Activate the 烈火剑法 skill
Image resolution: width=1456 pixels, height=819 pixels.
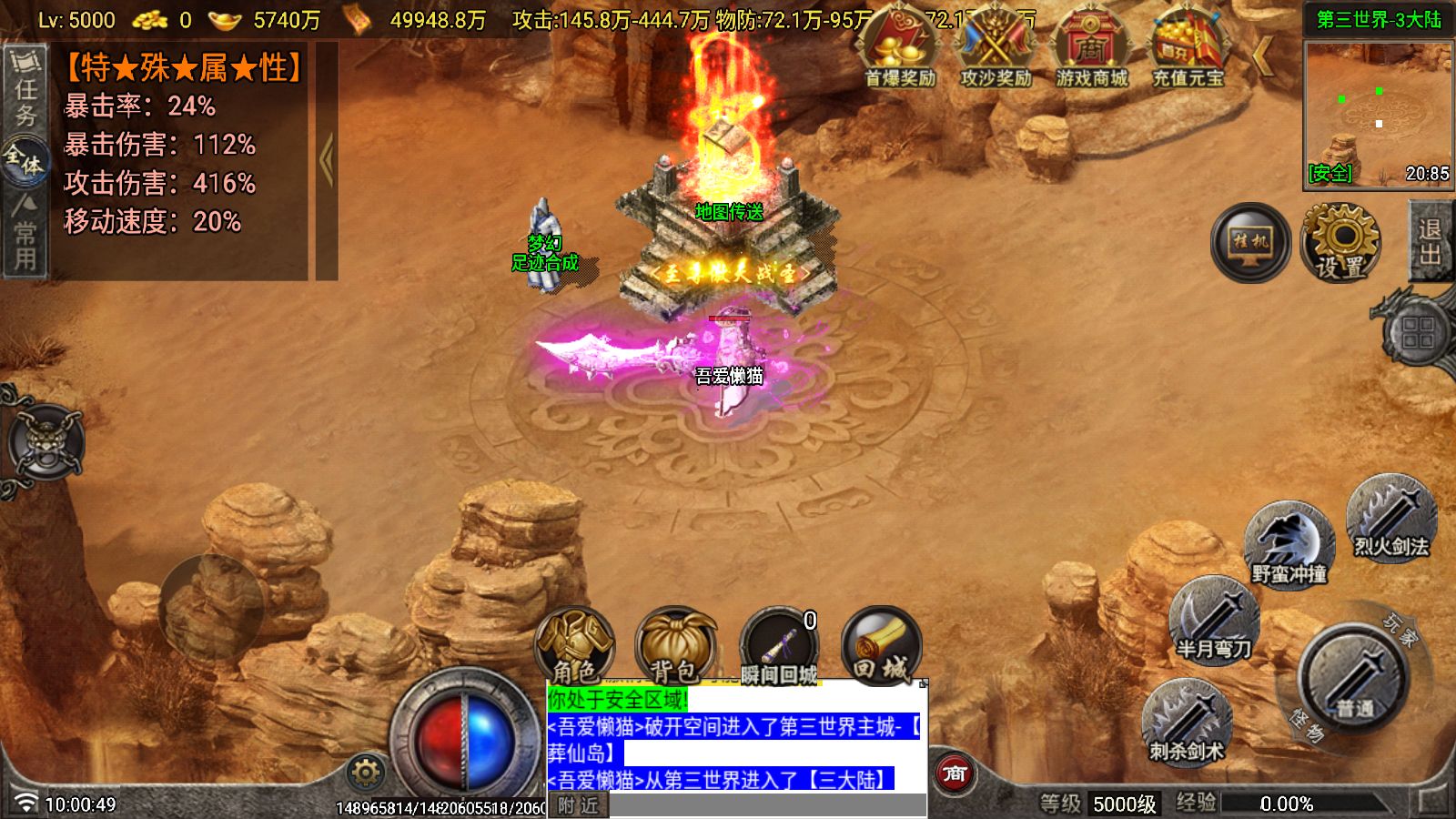1390,521
